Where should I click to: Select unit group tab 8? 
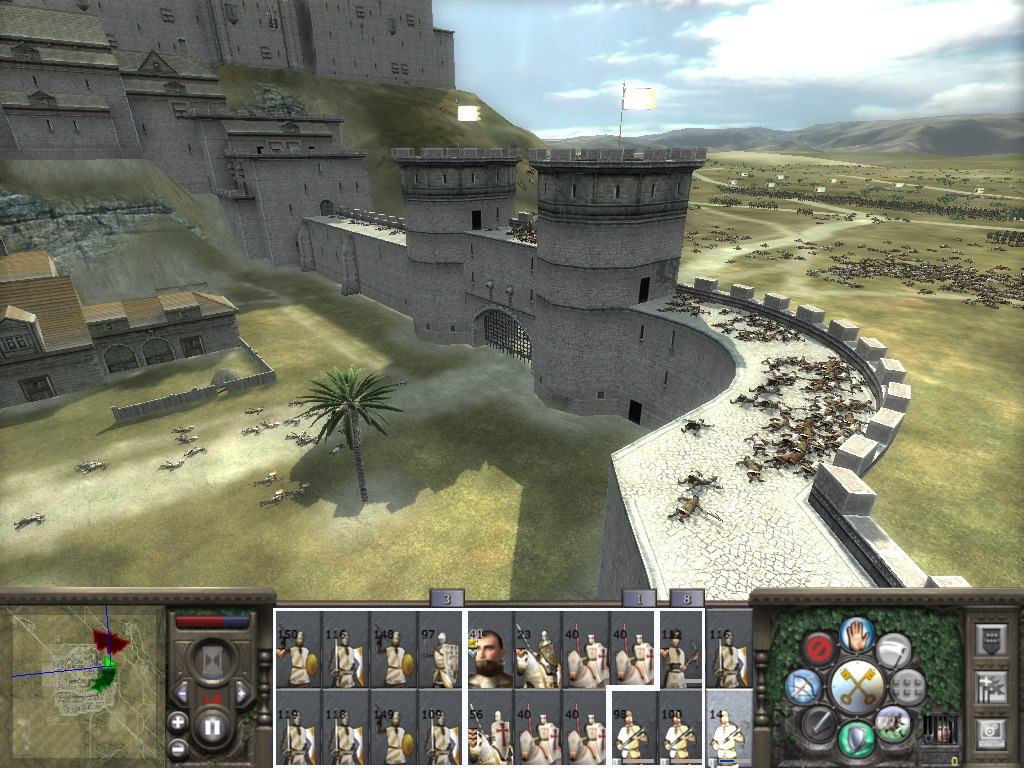[x=687, y=599]
